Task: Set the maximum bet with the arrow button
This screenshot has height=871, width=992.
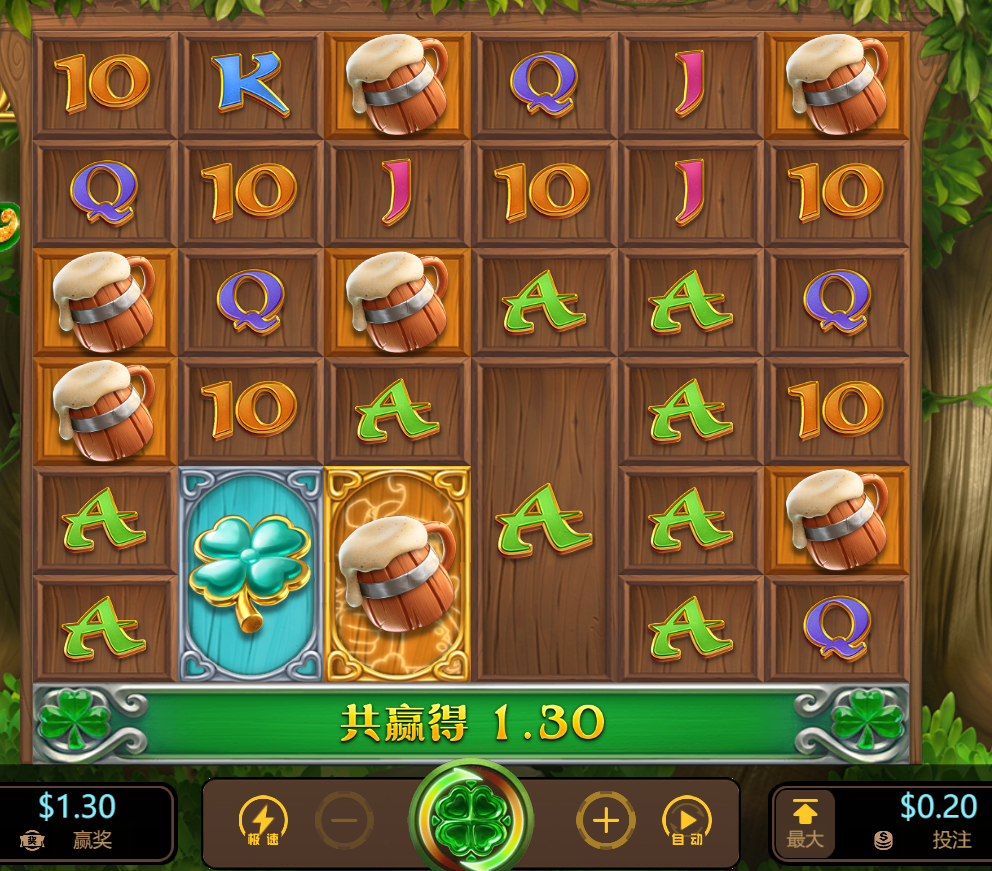Action: pos(805,822)
